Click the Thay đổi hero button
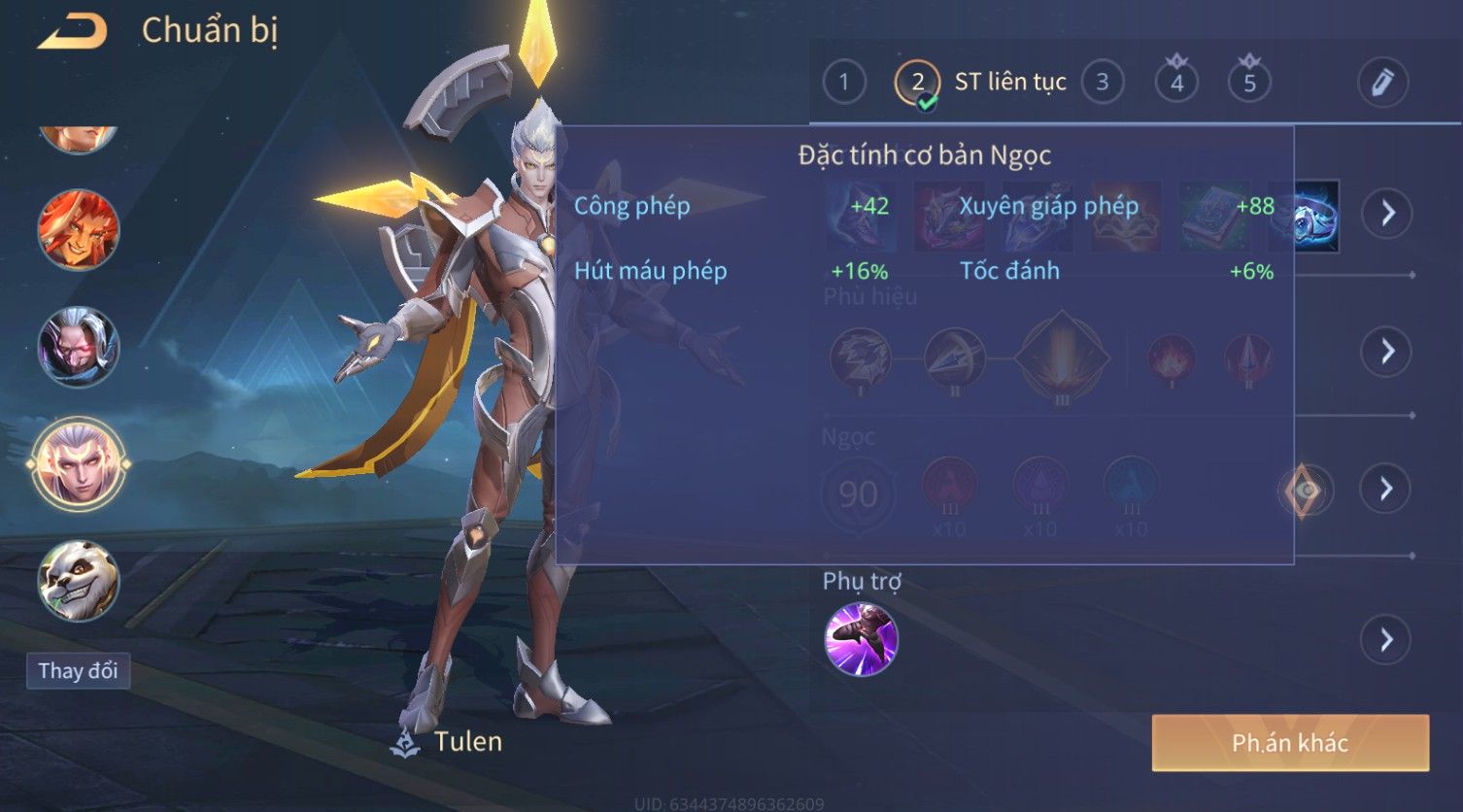The width and height of the screenshot is (1463, 812). [78, 671]
